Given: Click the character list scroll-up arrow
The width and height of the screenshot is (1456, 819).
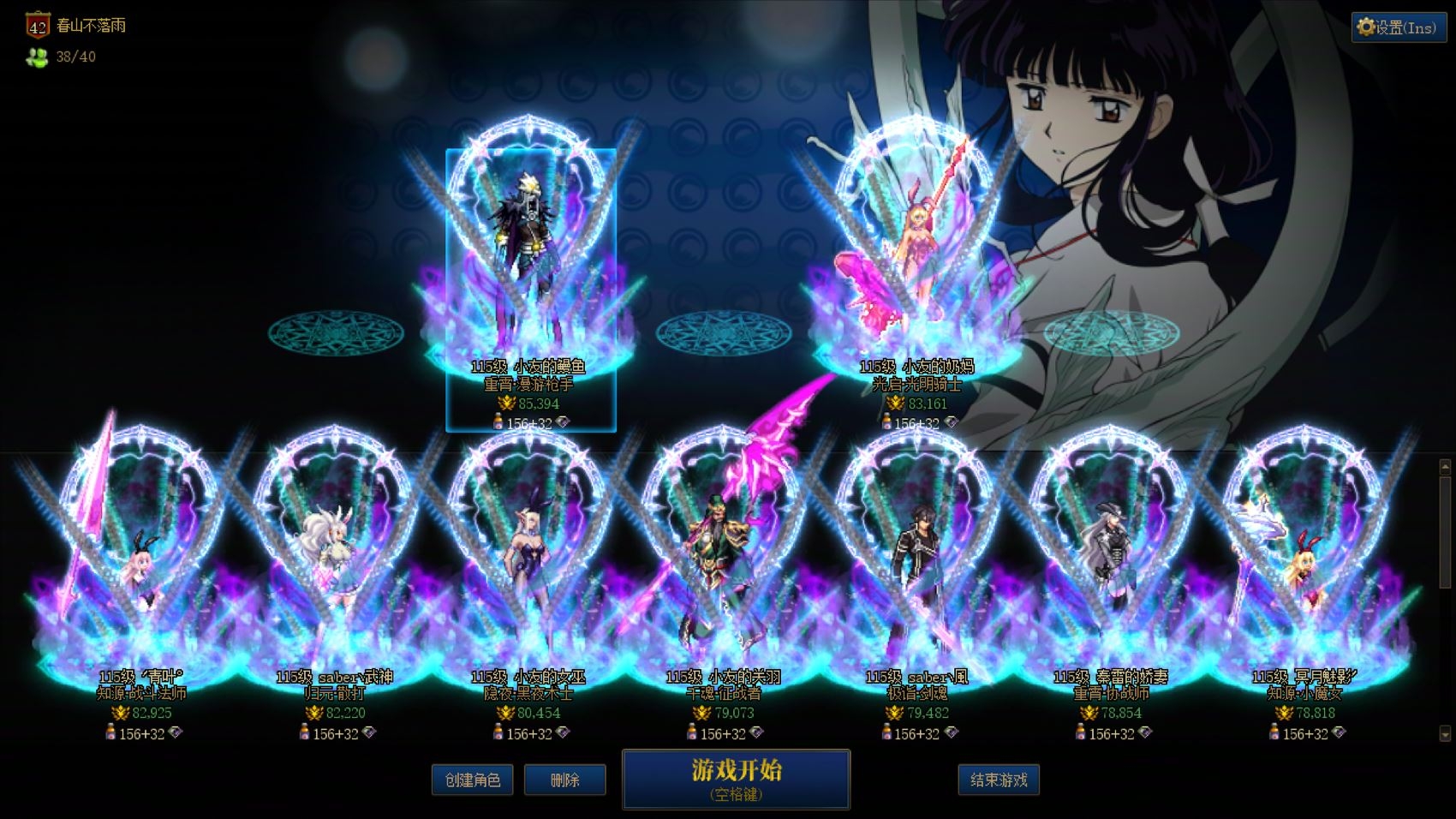Looking at the screenshot, I should tap(1445, 467).
